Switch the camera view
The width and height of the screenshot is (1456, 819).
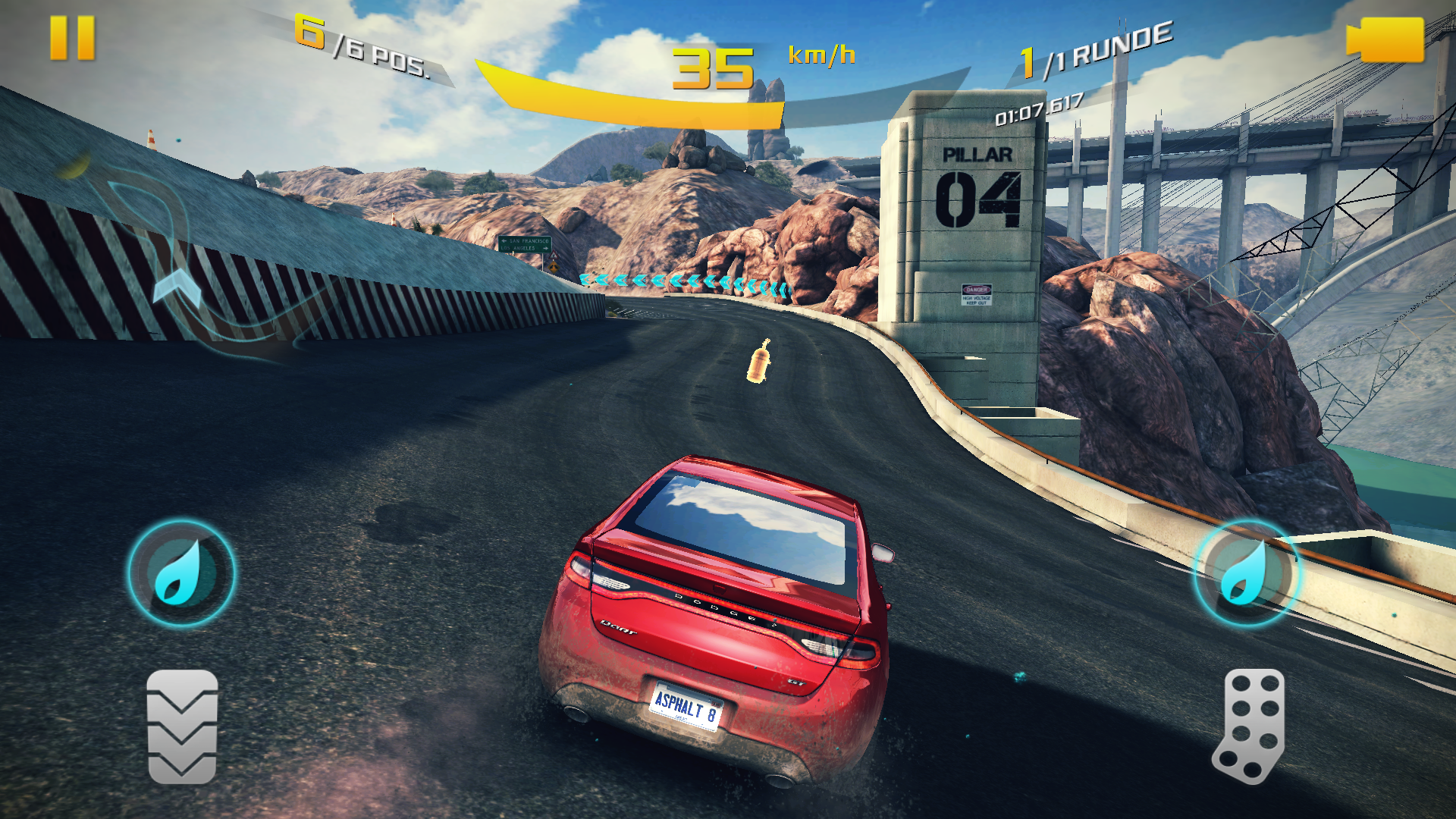click(x=1385, y=39)
